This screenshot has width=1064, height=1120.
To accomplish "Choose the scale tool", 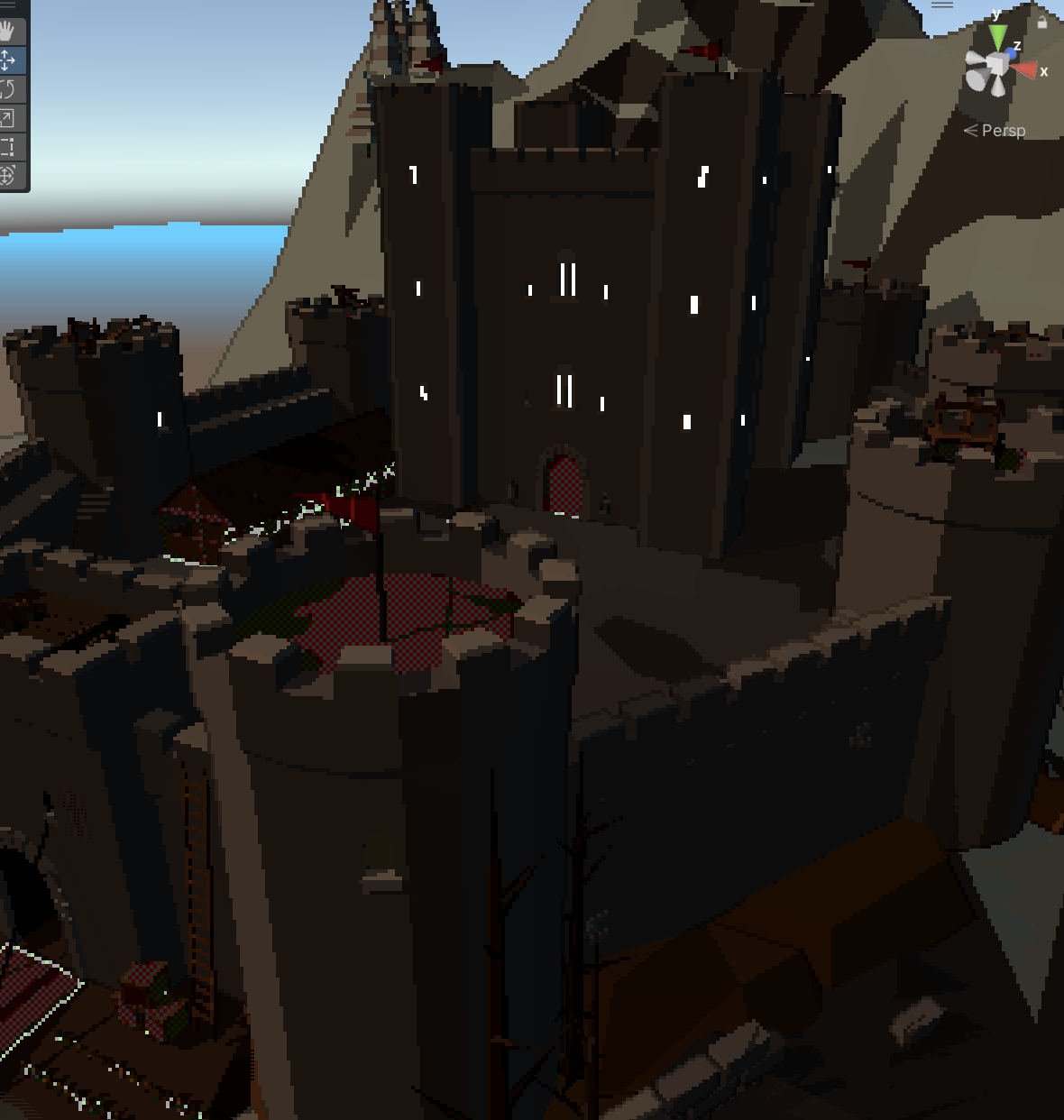I will coord(8,118).
